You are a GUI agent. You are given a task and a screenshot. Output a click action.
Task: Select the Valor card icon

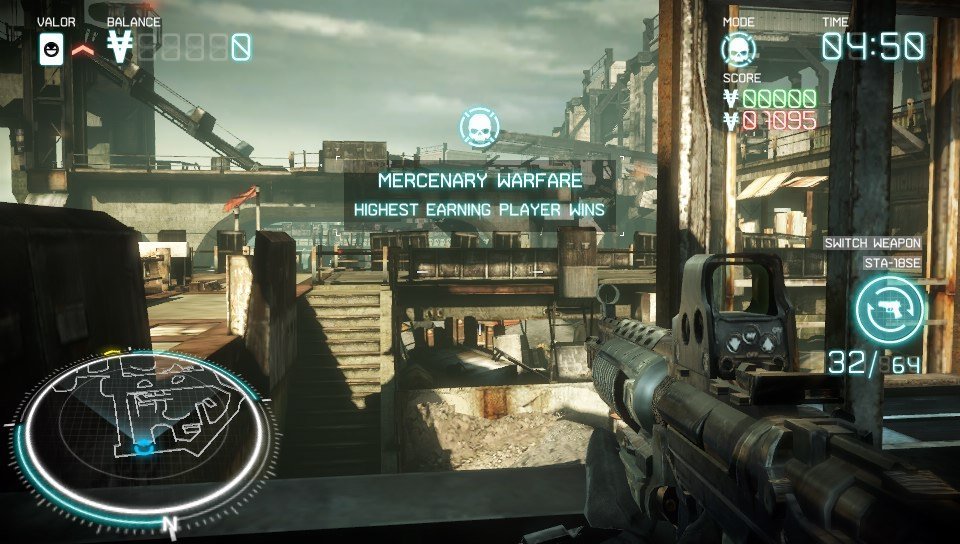click(x=51, y=48)
